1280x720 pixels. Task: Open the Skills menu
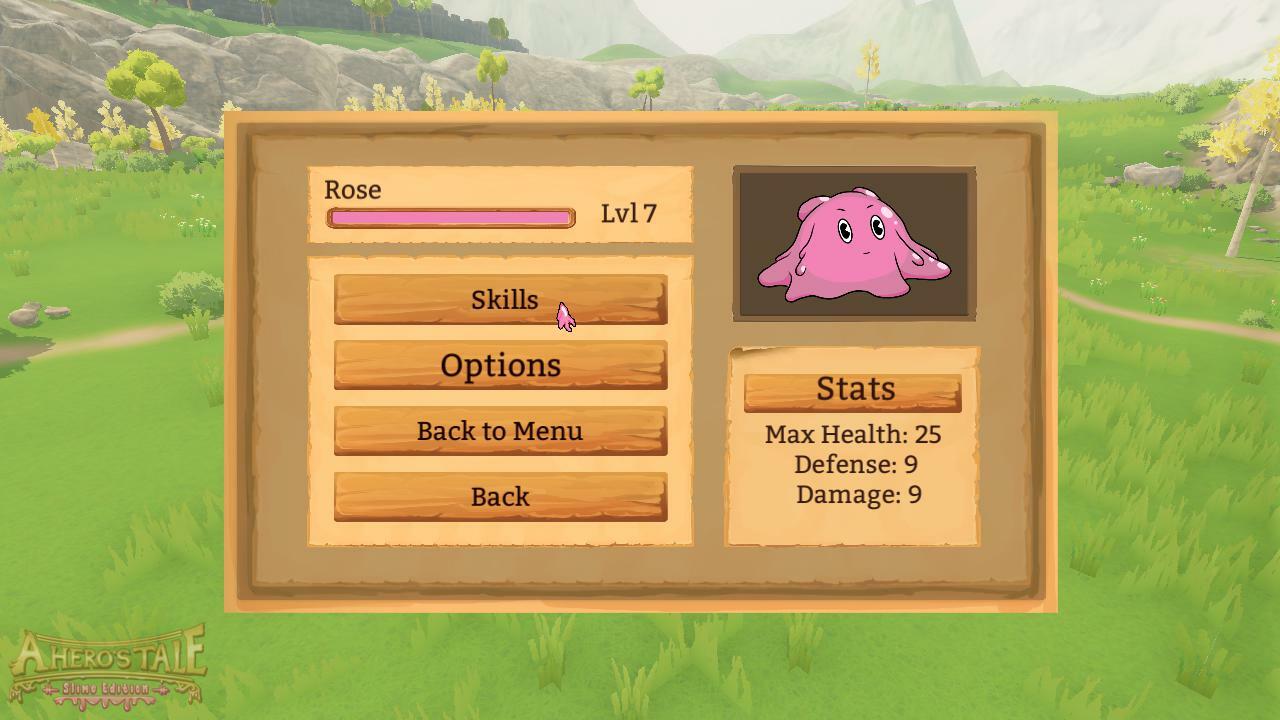[x=500, y=299]
